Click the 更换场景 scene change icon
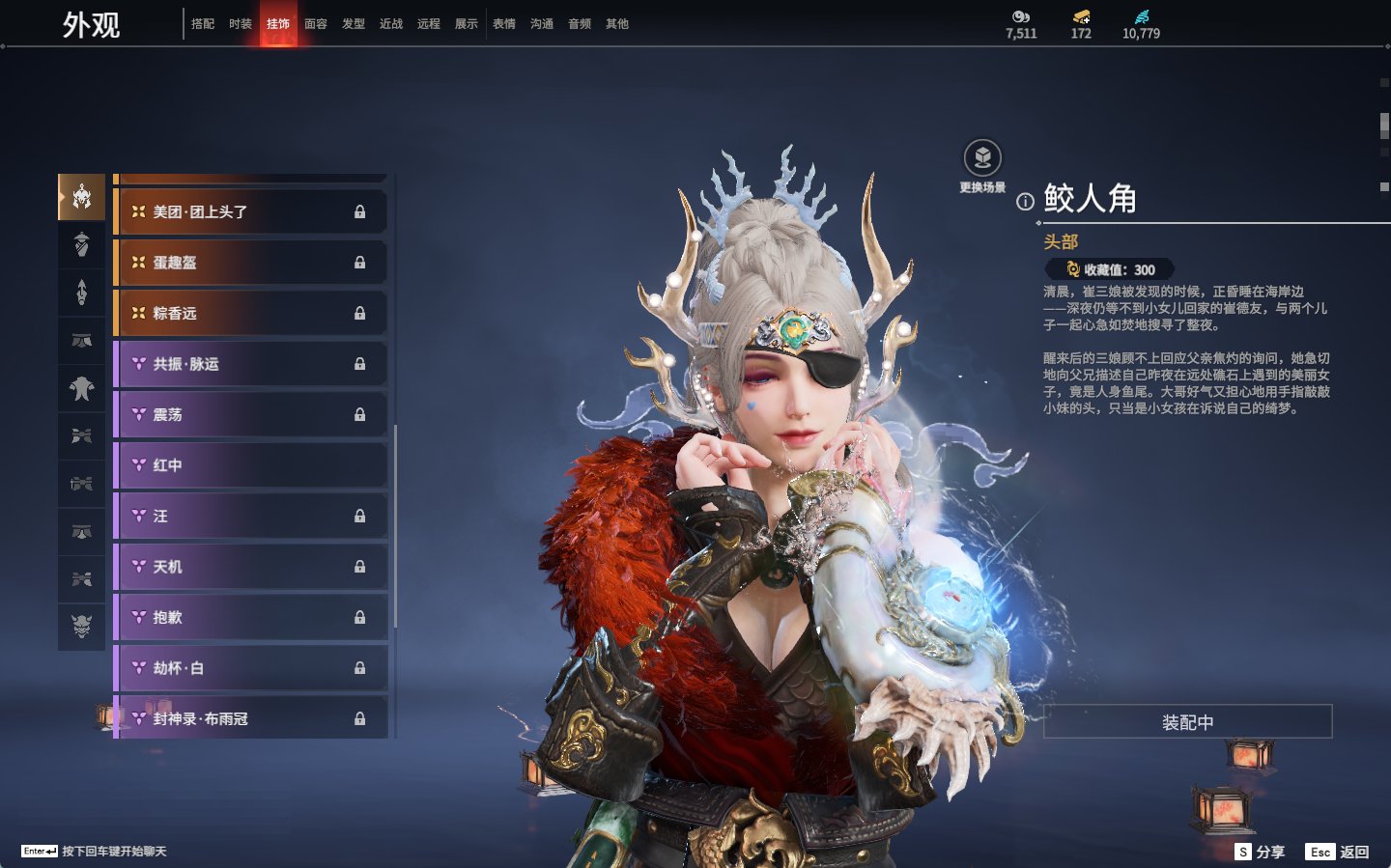Viewport: 1391px width, 868px height. click(x=982, y=159)
